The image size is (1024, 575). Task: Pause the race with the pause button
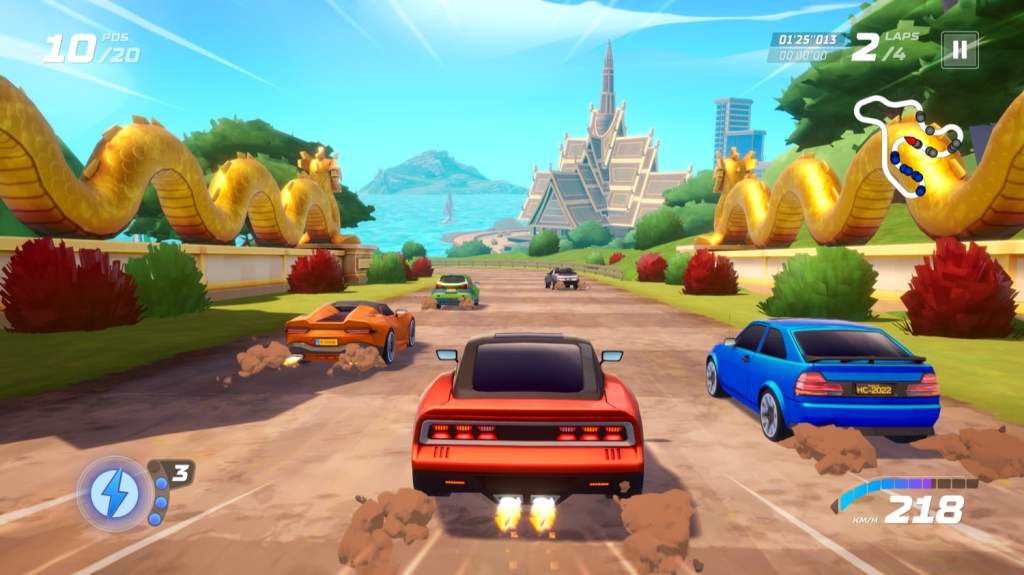pos(959,49)
